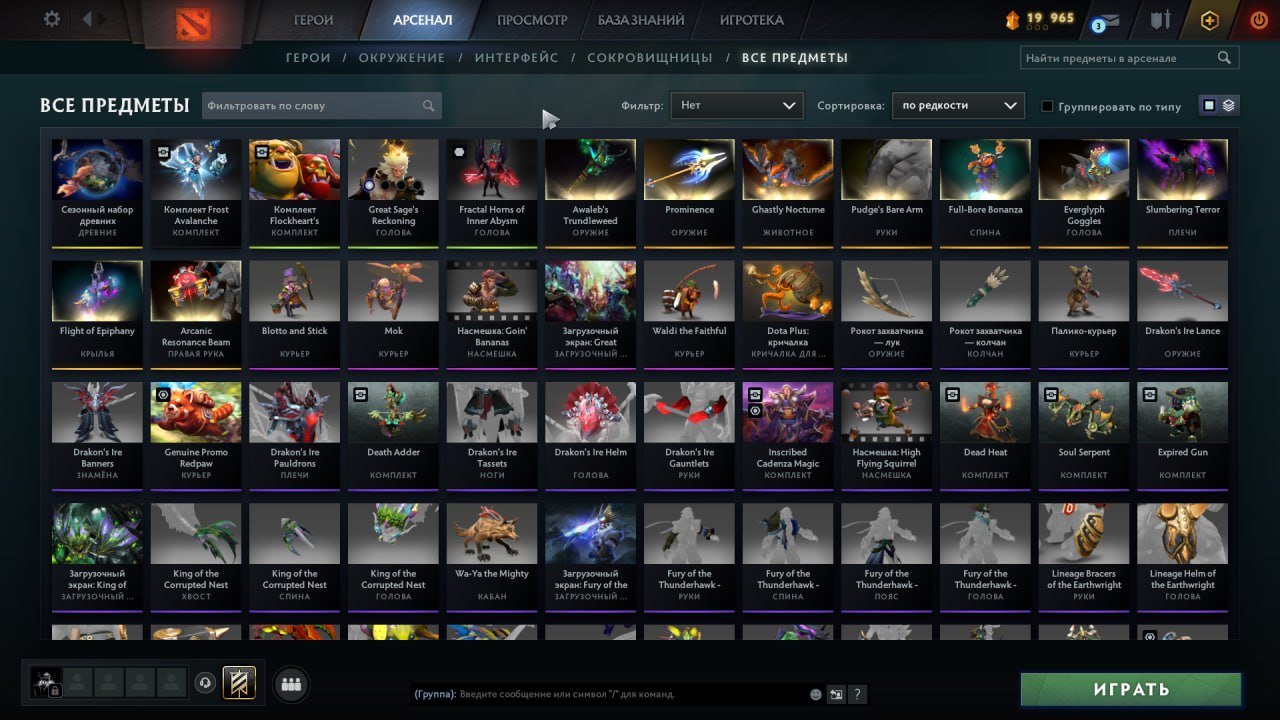Image resolution: width=1280 pixels, height=720 pixels.
Task: Open the Сортировка dropdown
Action: pyautogui.click(x=957, y=105)
